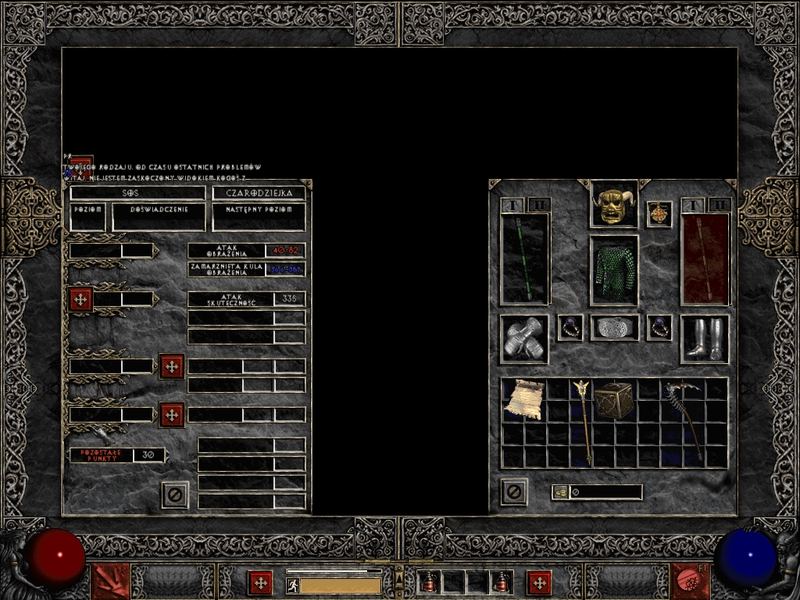The height and width of the screenshot is (600, 800).
Task: Select the equipped metal boots
Action: (704, 339)
